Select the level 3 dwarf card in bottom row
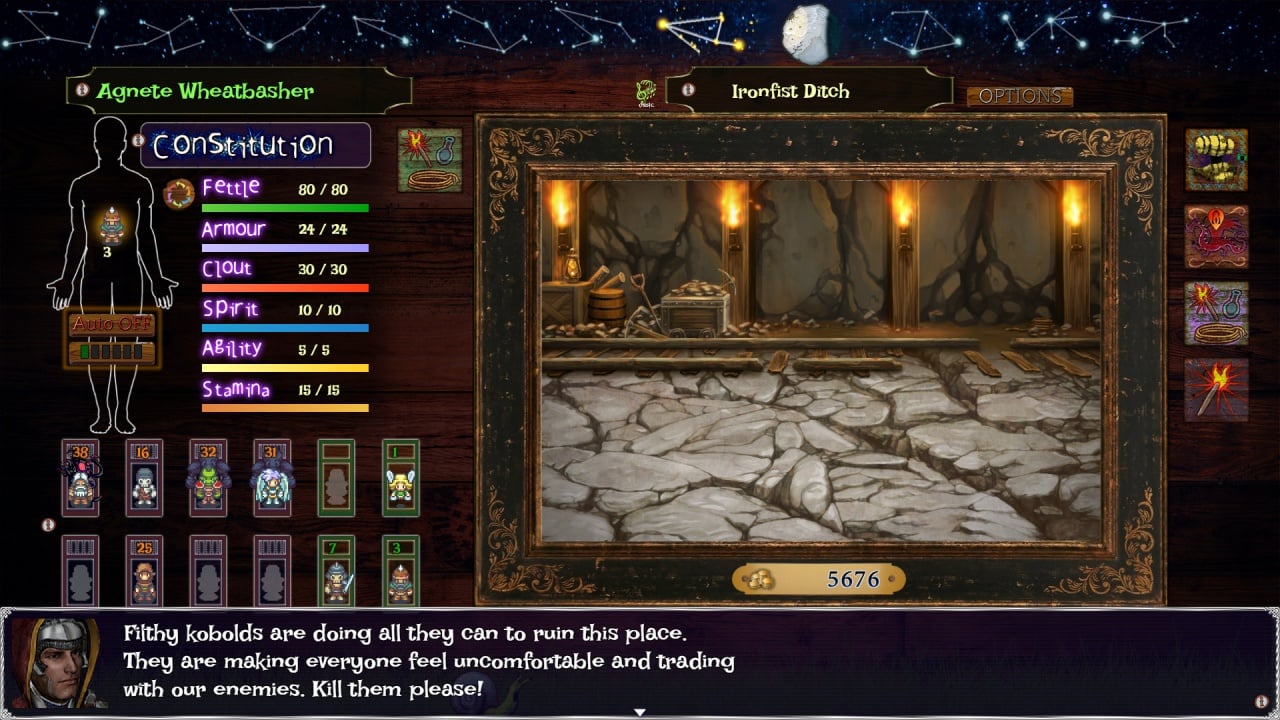The image size is (1280, 720). tap(400, 572)
